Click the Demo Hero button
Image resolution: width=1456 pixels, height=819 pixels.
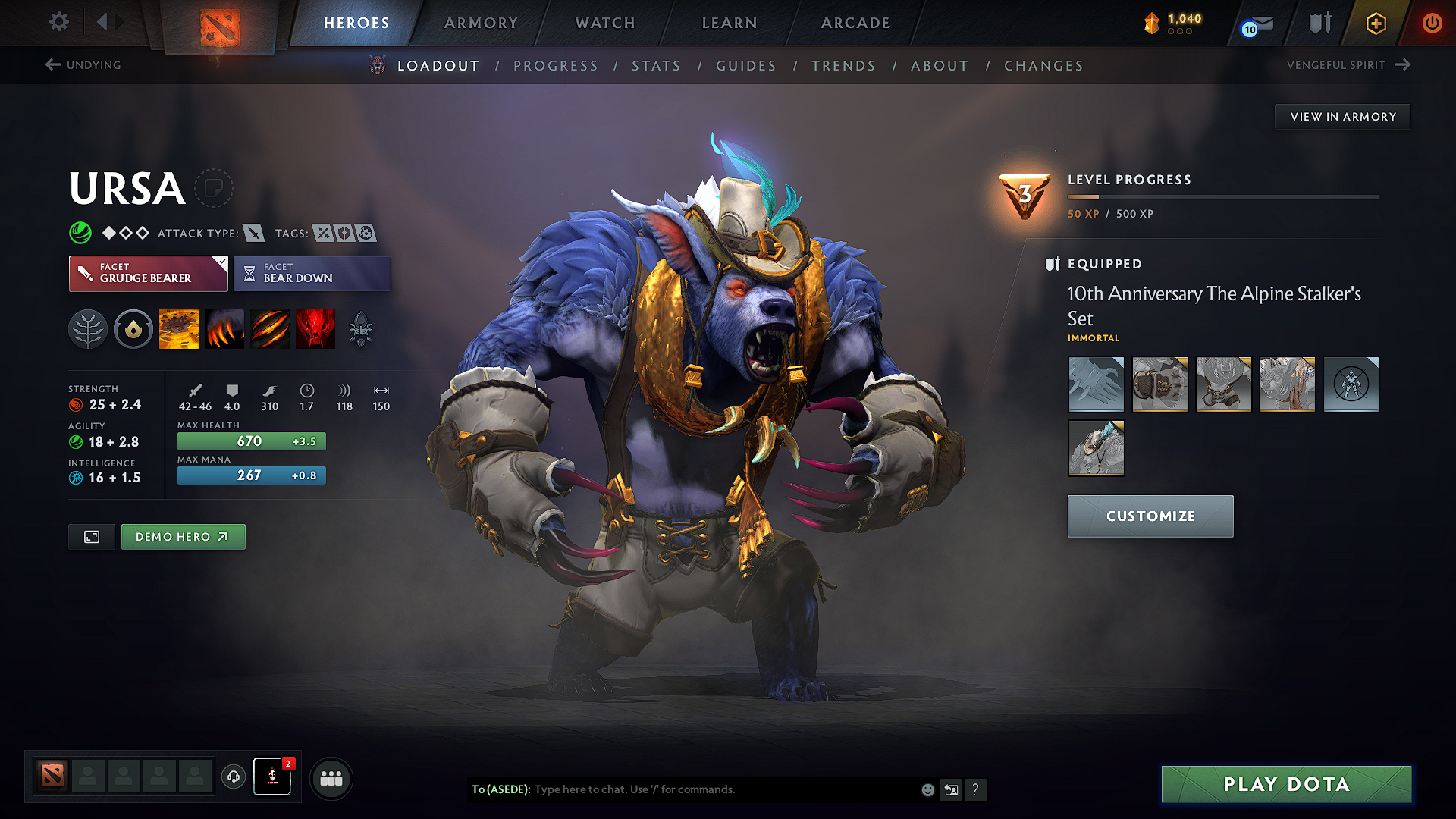[183, 536]
